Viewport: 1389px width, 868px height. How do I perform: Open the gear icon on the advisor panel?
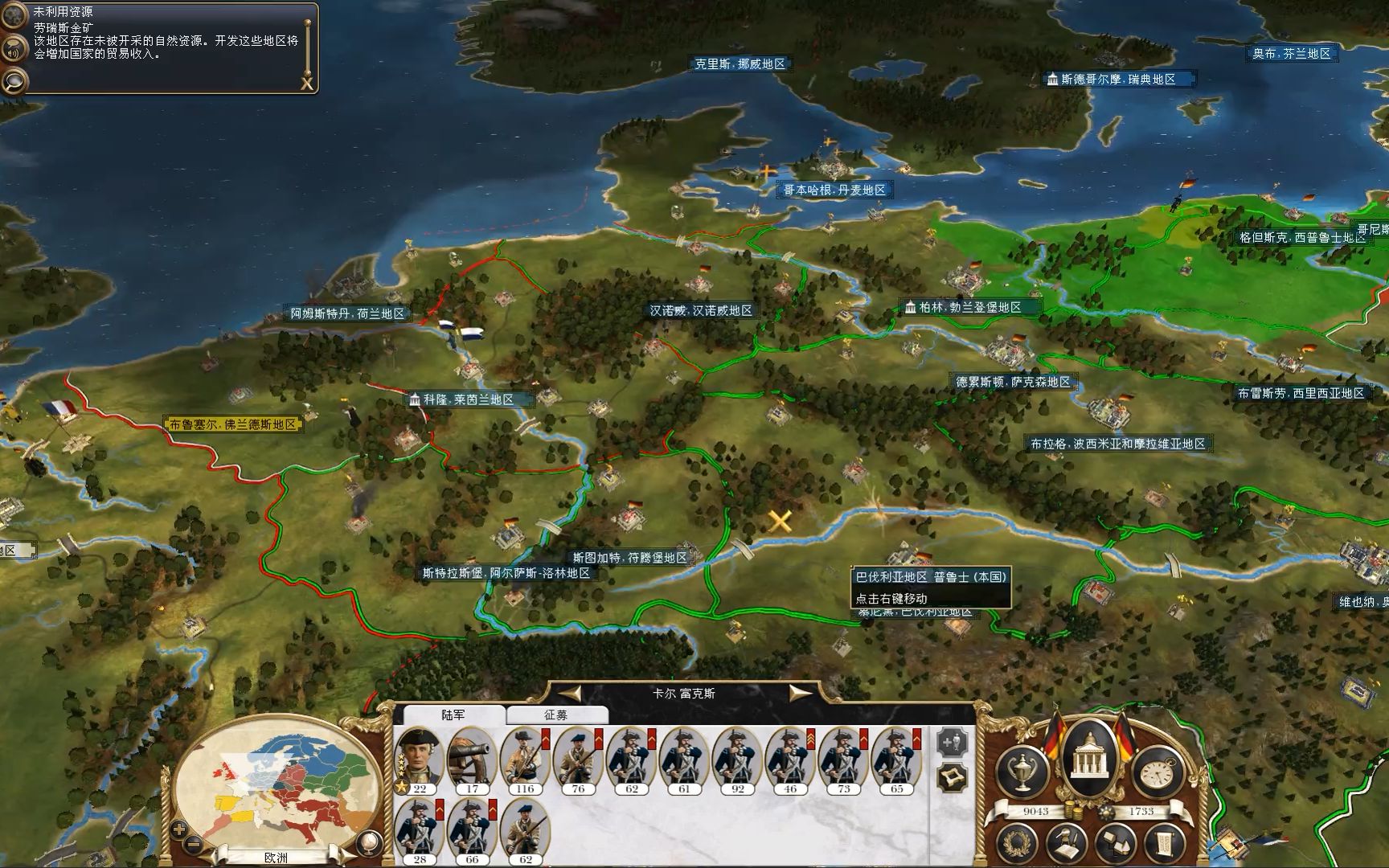[14, 14]
